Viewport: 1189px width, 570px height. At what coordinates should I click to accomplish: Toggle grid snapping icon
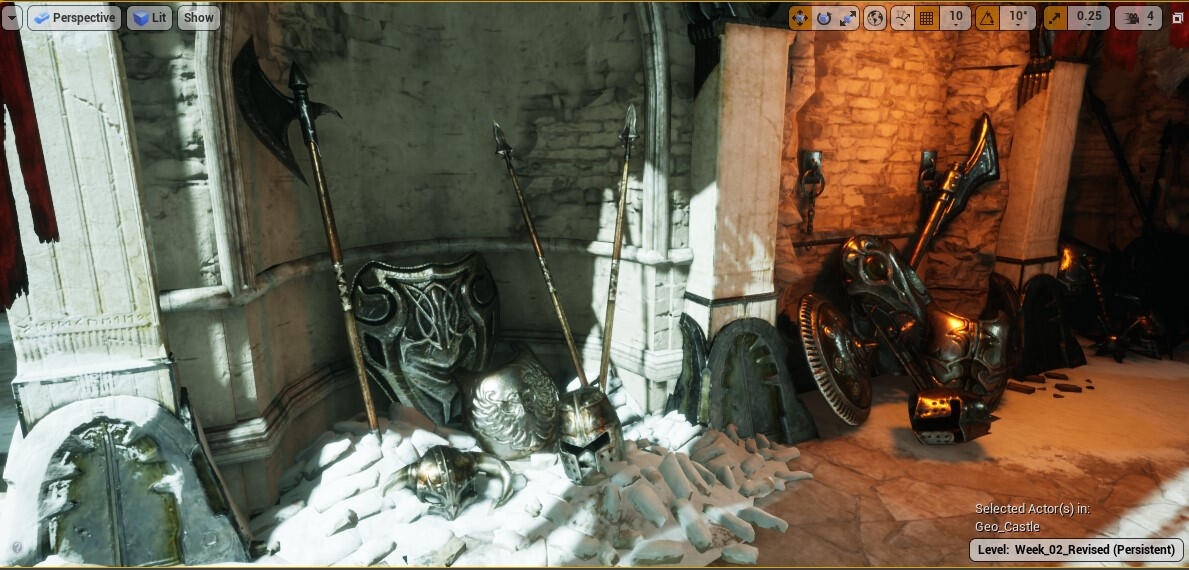tap(927, 18)
